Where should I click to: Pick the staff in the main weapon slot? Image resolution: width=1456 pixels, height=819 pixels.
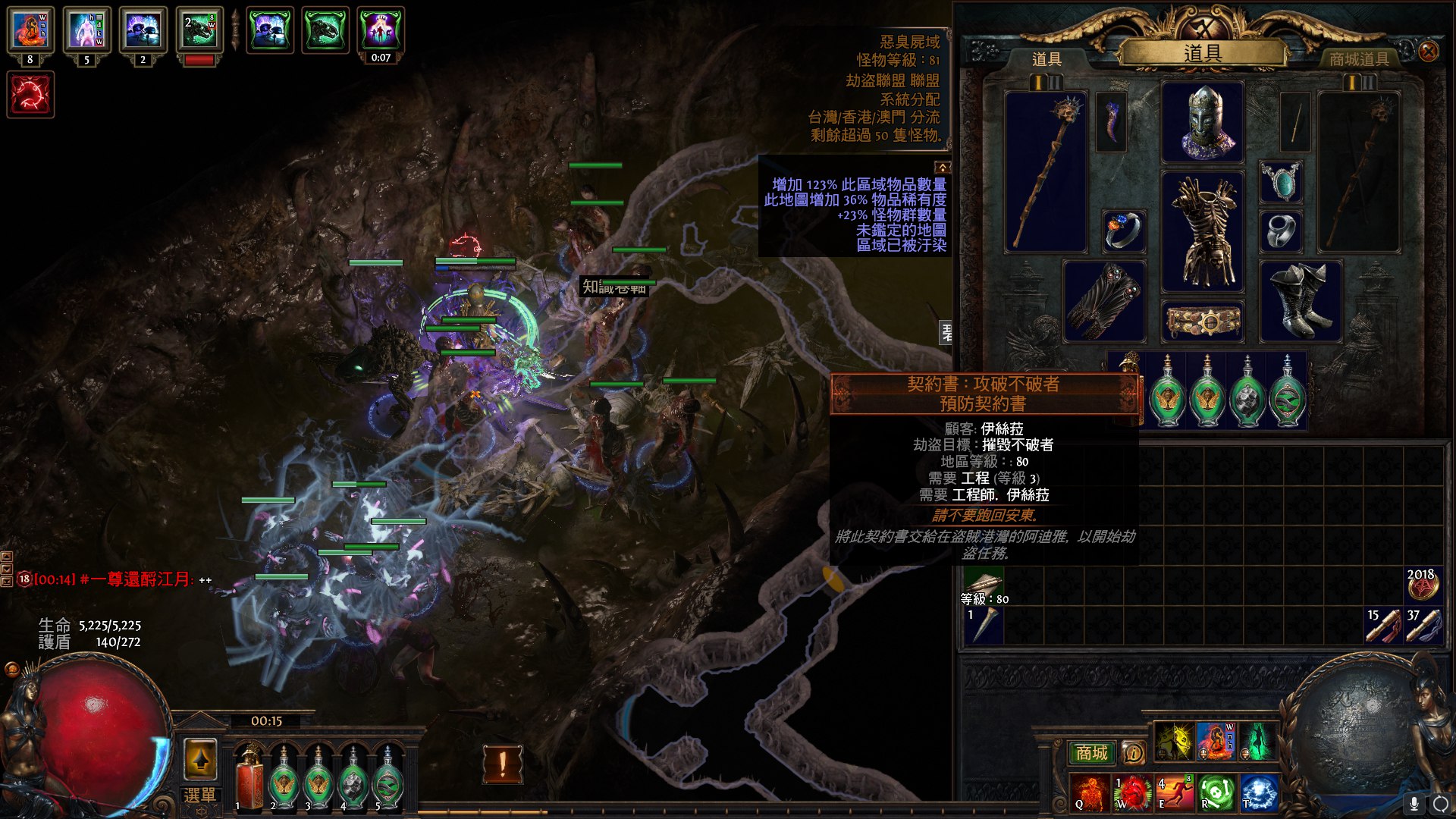[x=1046, y=171]
